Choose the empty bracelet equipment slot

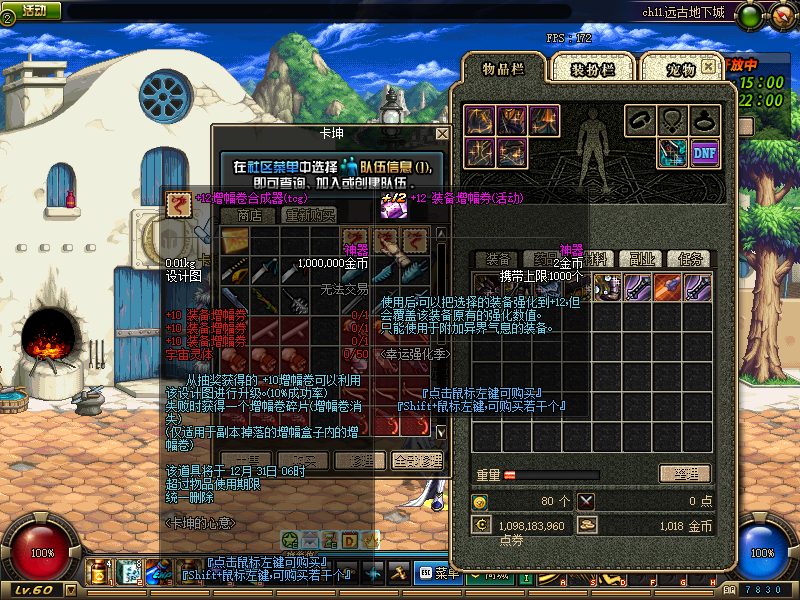[641, 121]
